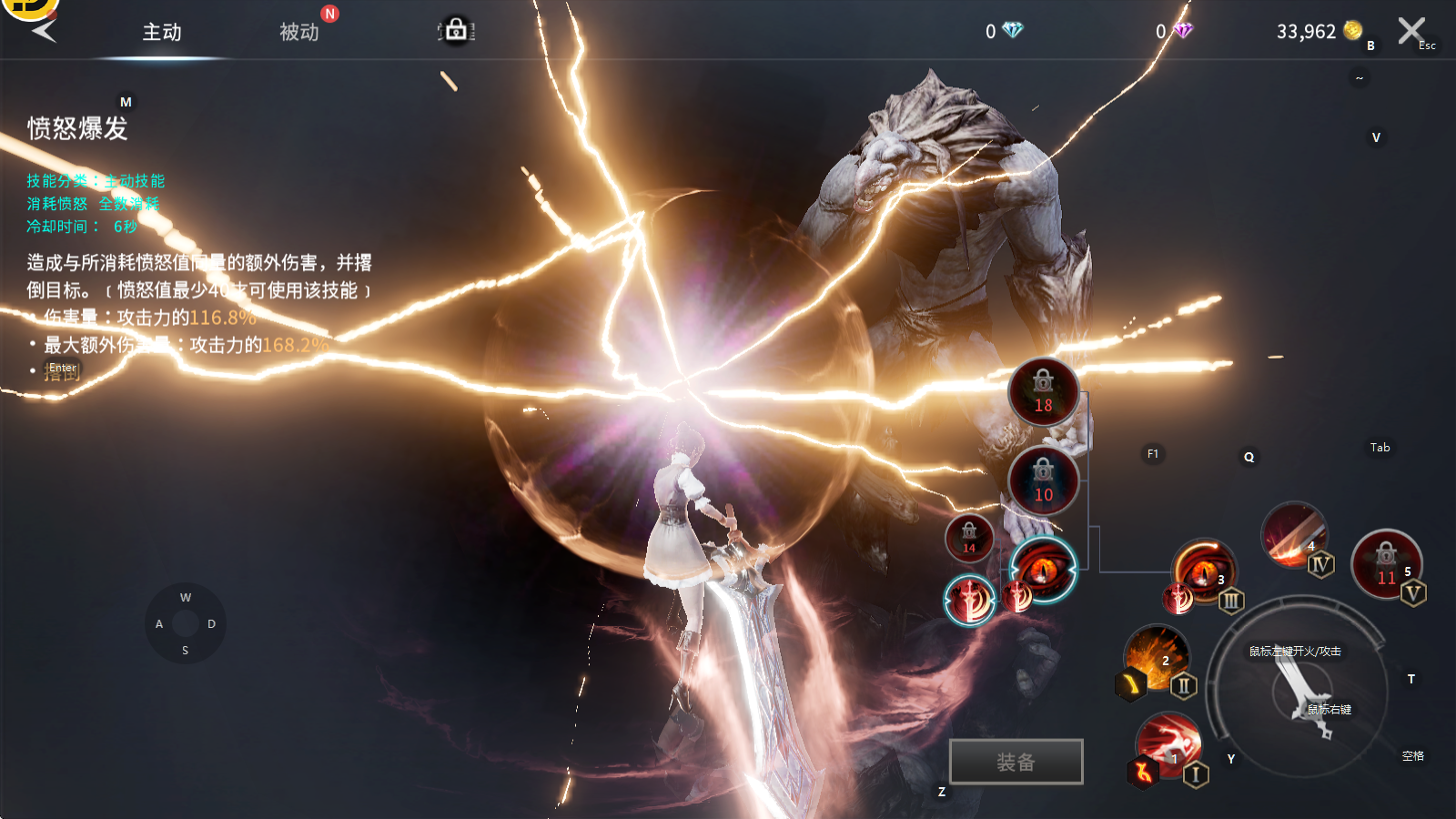
Task: Click the gold coin currency icon
Action: click(1353, 31)
